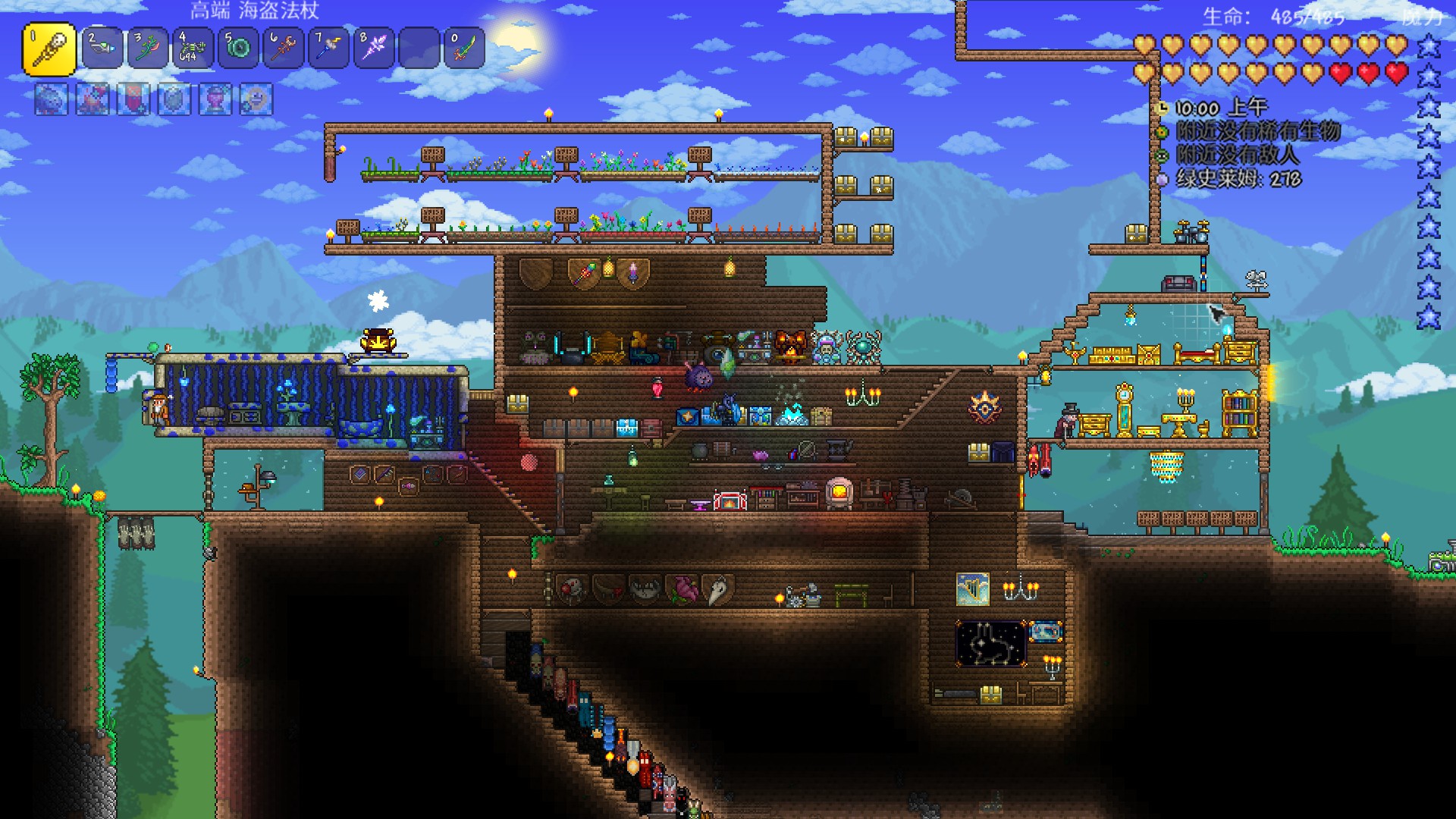The image size is (1456, 819).
Task: Click the red banner buff icon
Action: pos(133,99)
